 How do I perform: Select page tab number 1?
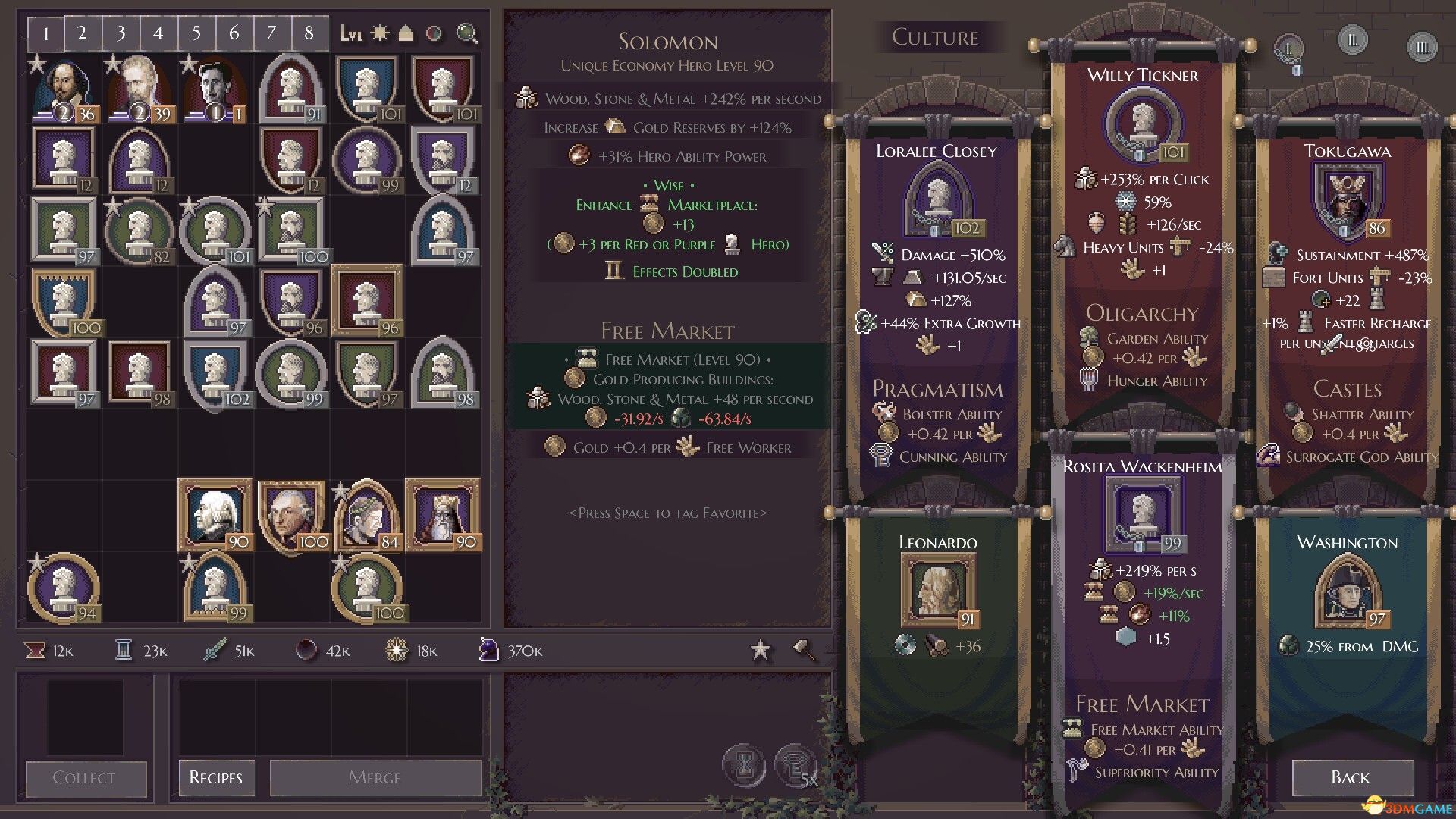pyautogui.click(x=46, y=33)
